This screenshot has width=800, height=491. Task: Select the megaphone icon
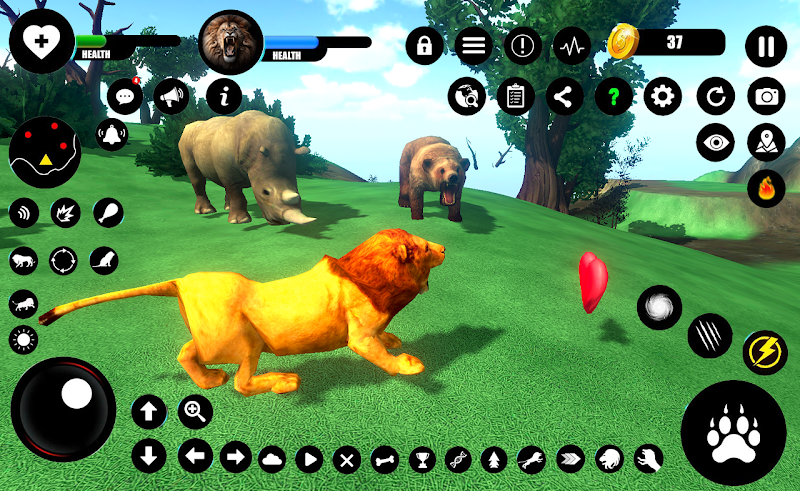[x=173, y=96]
